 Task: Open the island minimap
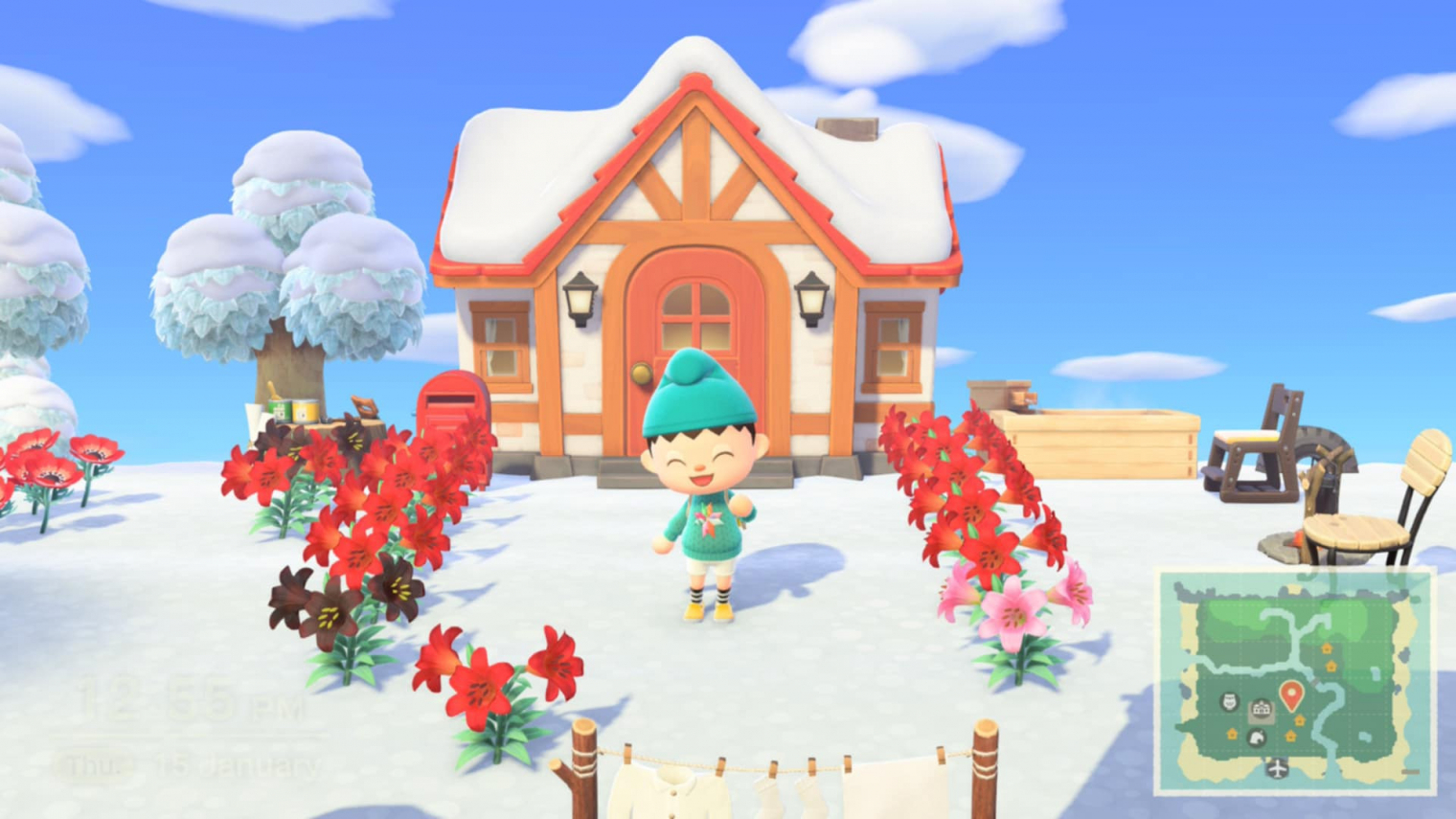[x=1295, y=681]
